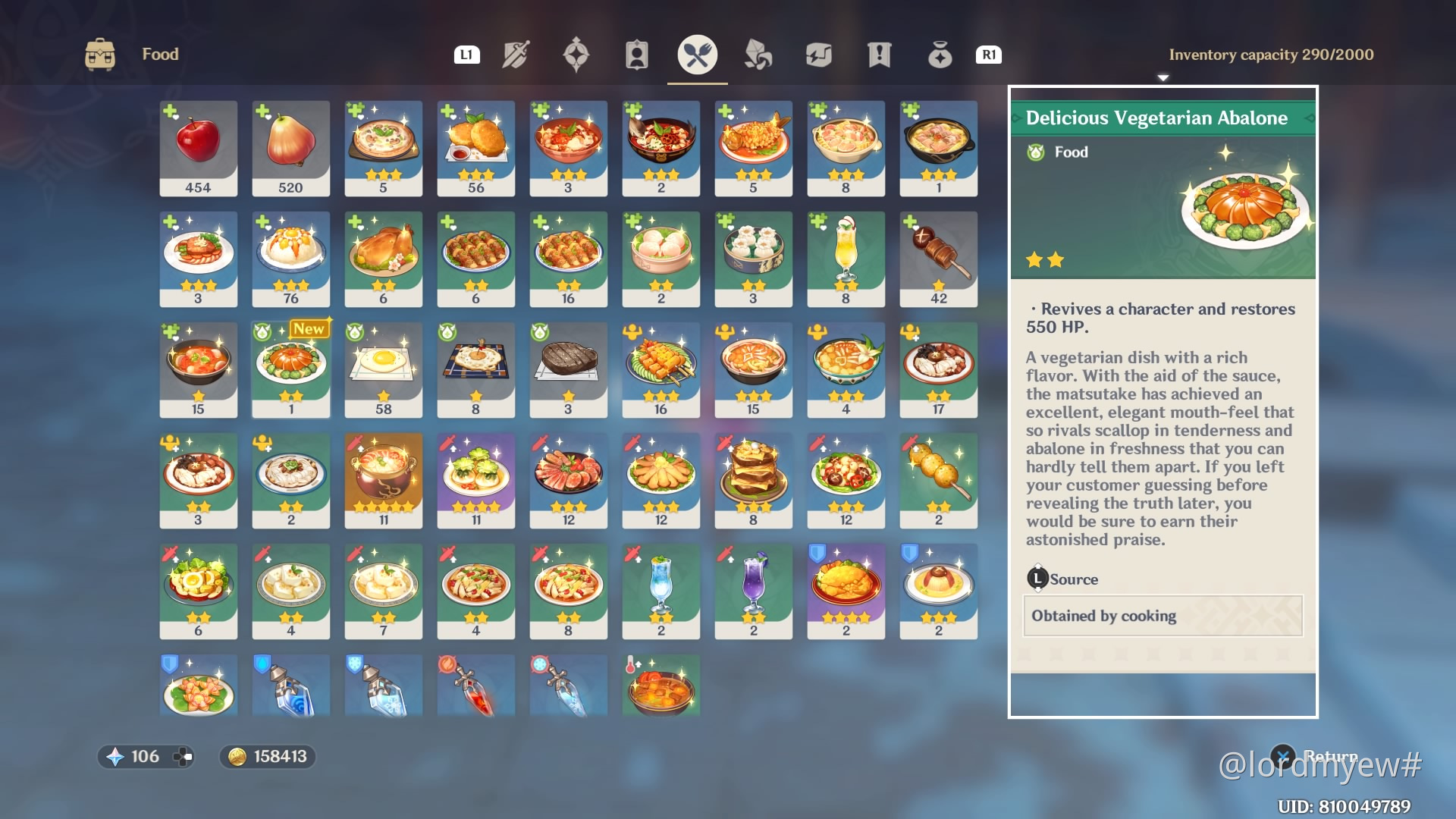Click the Primogem icon in the bottom left
Screen dimensions: 1456x819
click(115, 756)
